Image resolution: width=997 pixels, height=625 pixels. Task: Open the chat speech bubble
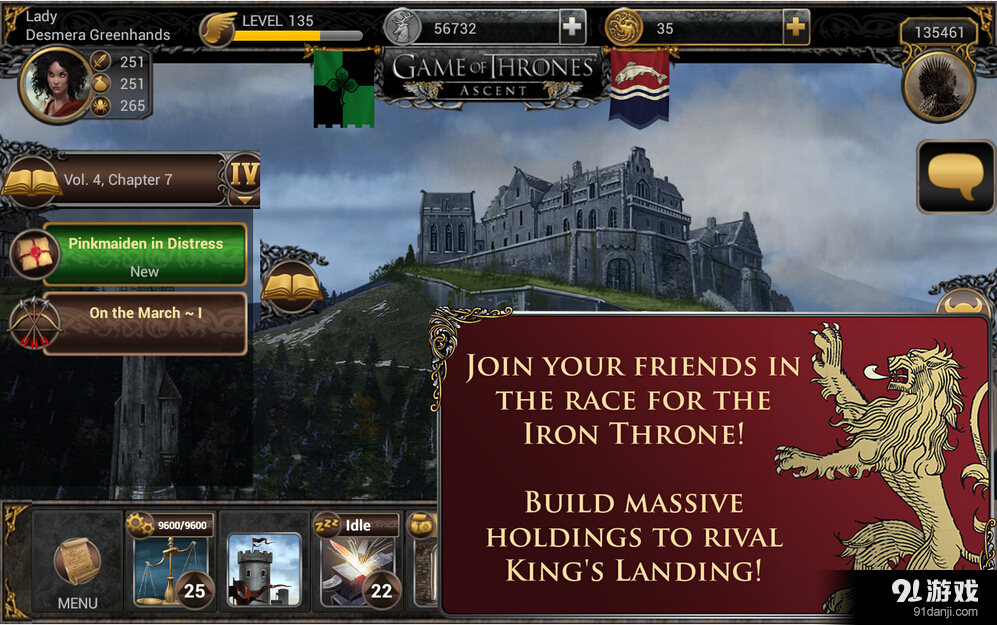955,177
